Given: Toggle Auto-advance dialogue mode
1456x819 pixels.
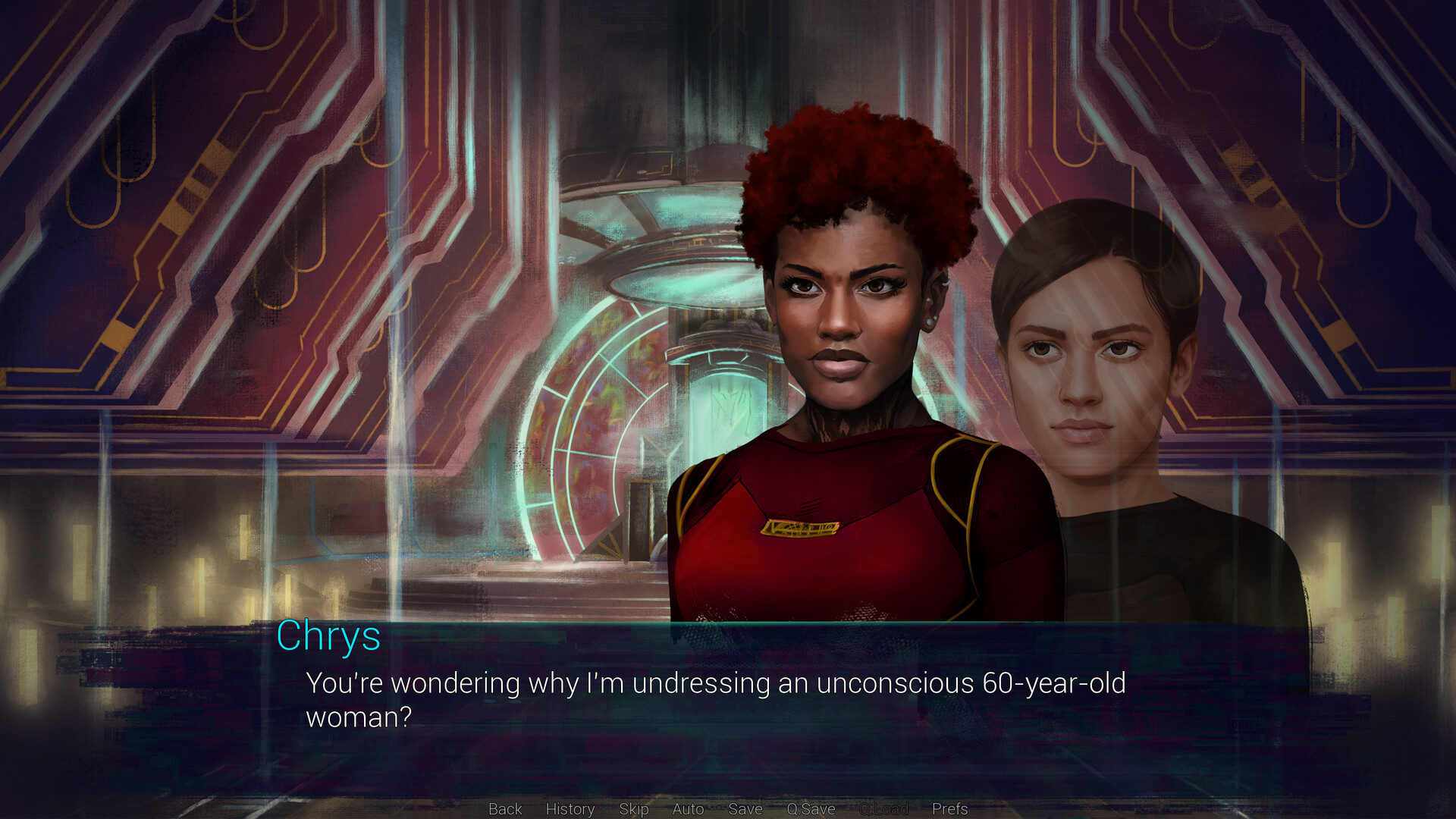Looking at the screenshot, I should pyautogui.click(x=687, y=809).
